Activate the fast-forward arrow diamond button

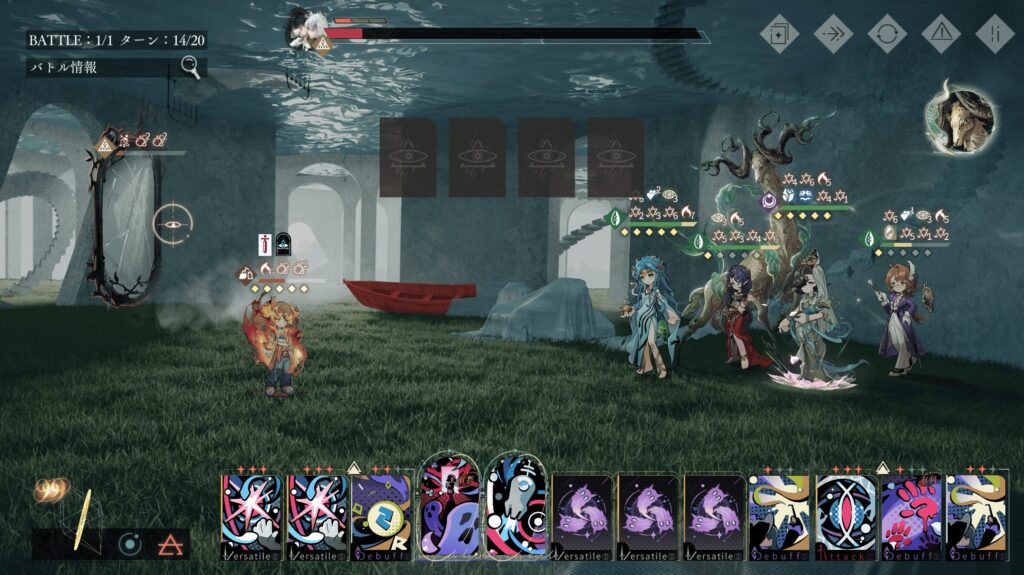click(x=833, y=33)
